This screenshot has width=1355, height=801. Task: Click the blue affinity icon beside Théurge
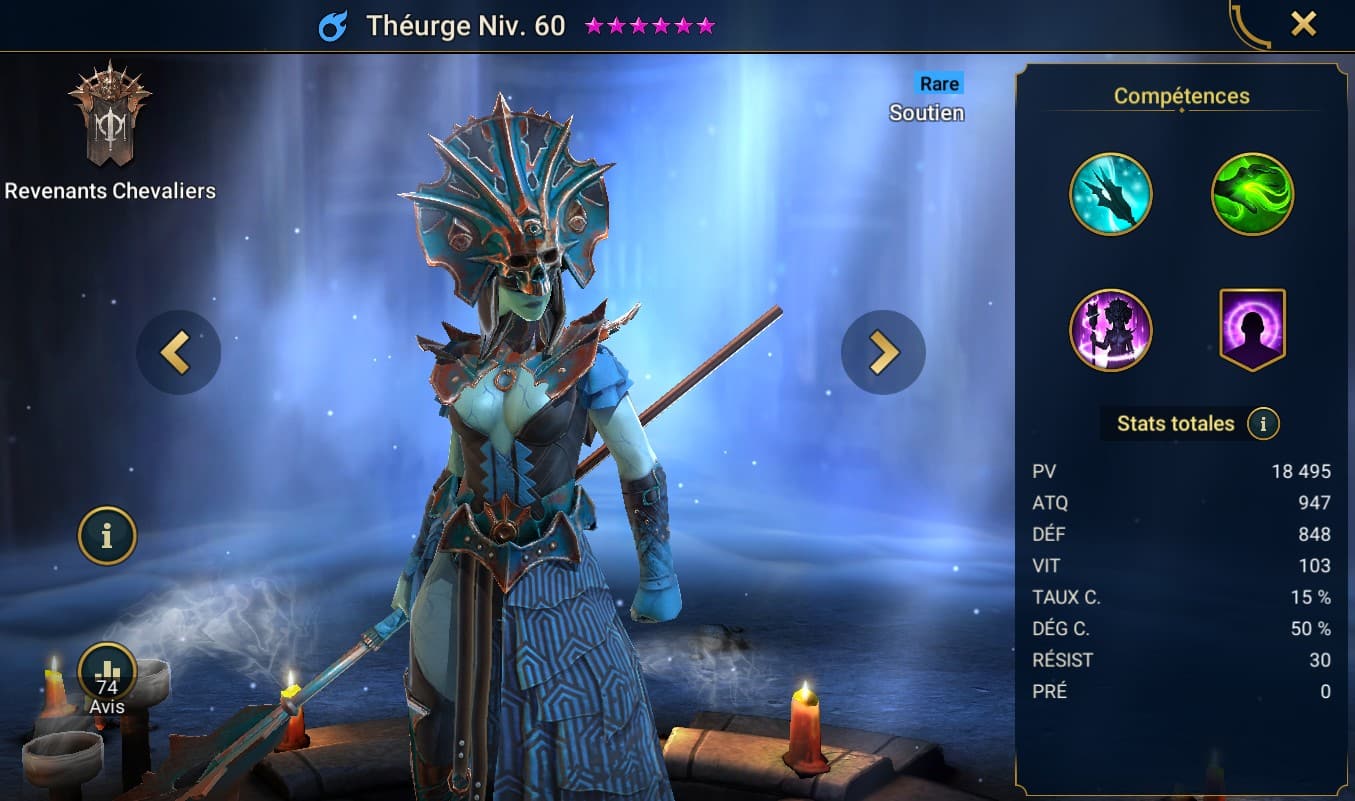[x=333, y=26]
